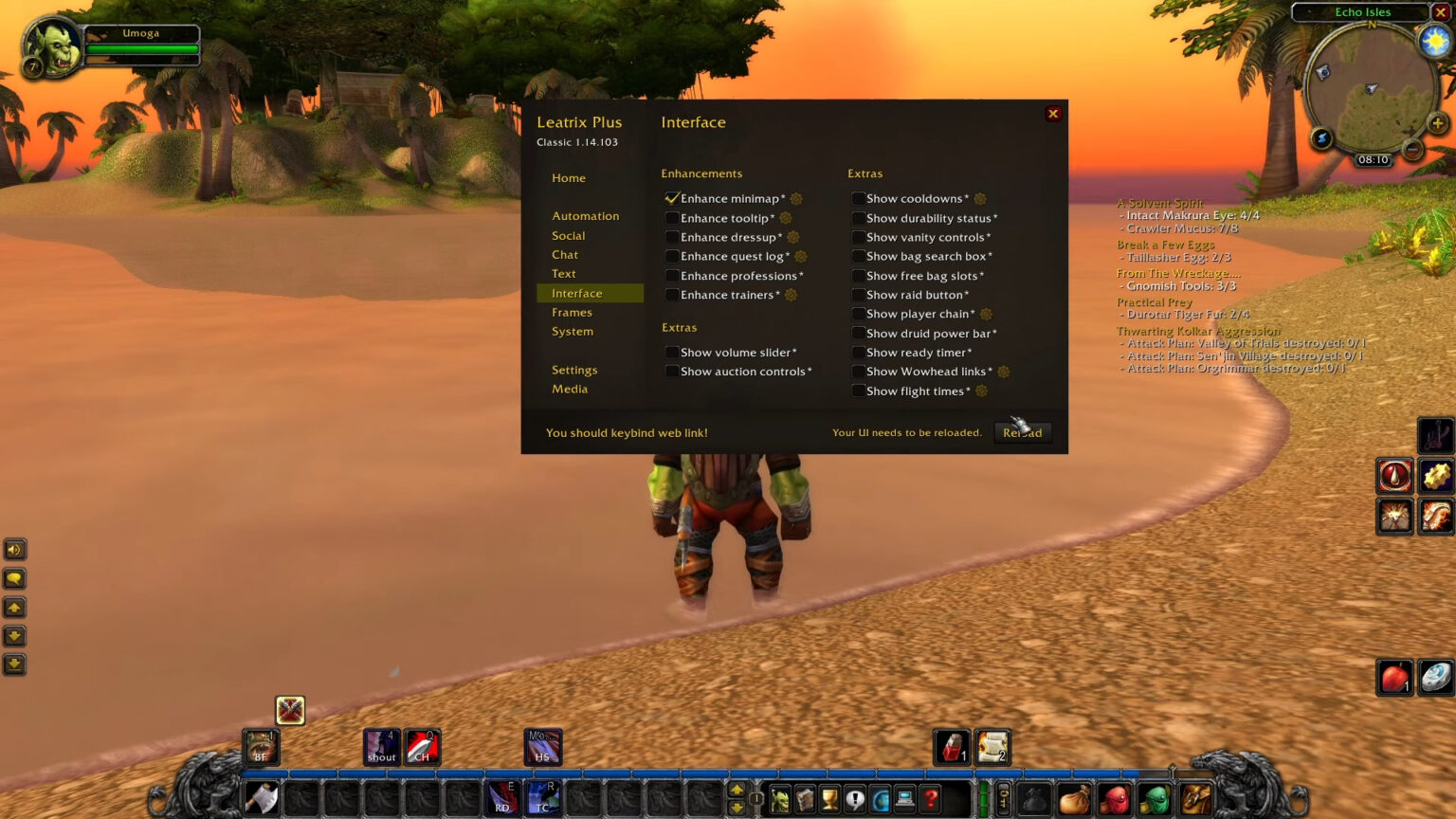
Task: Open the quest log exclamation bubble icon
Action: tap(856, 799)
